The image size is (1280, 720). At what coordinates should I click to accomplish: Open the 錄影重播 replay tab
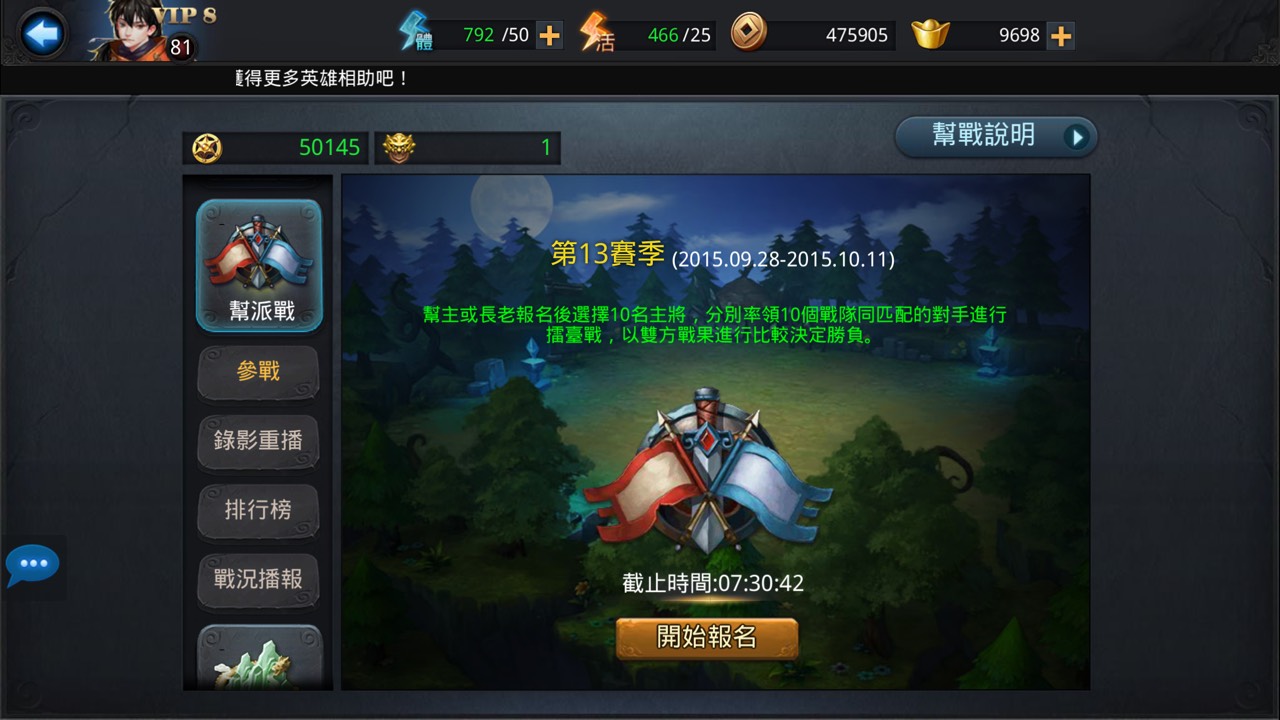tap(258, 441)
